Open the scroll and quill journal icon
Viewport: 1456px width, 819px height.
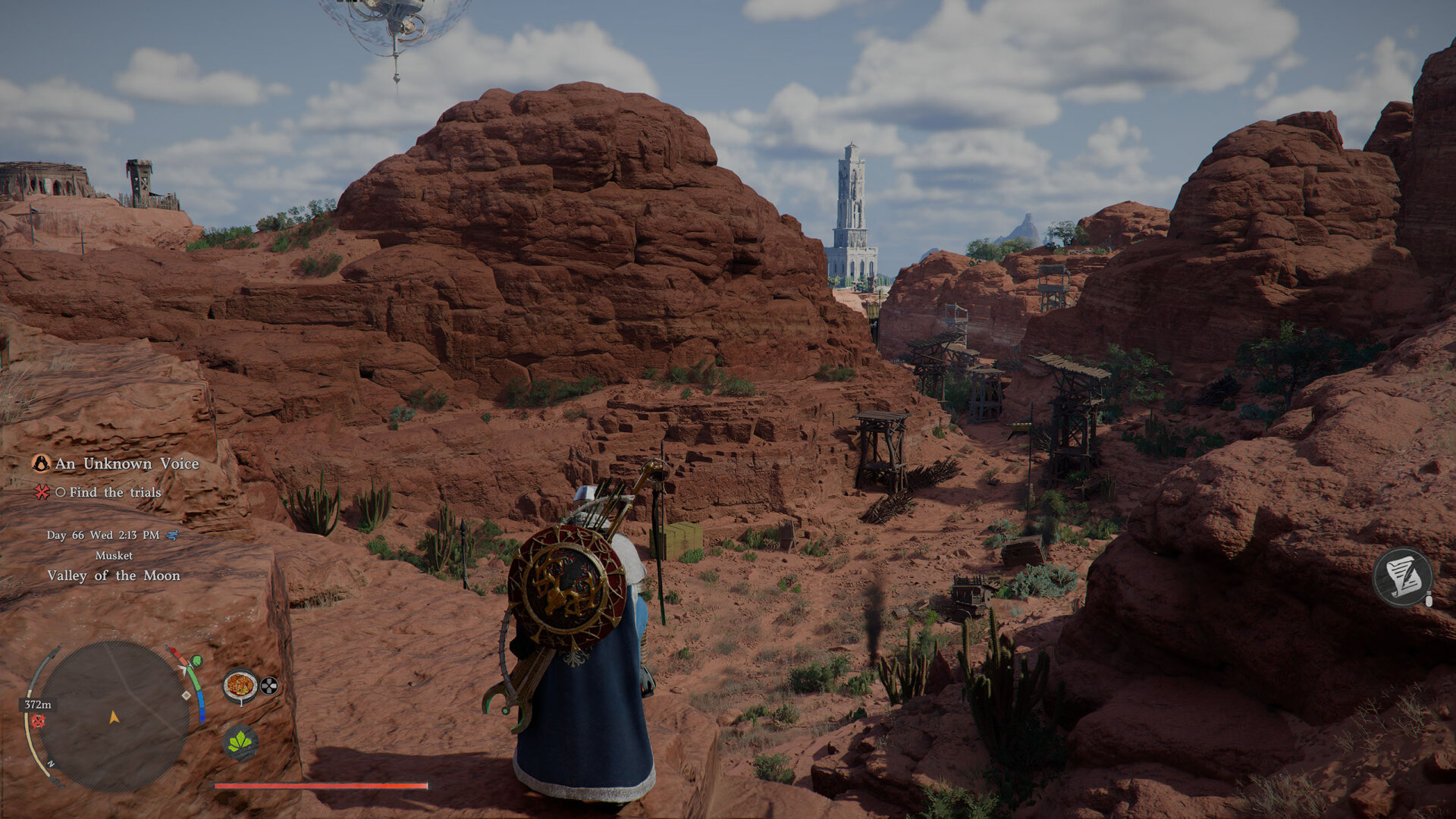click(1403, 578)
